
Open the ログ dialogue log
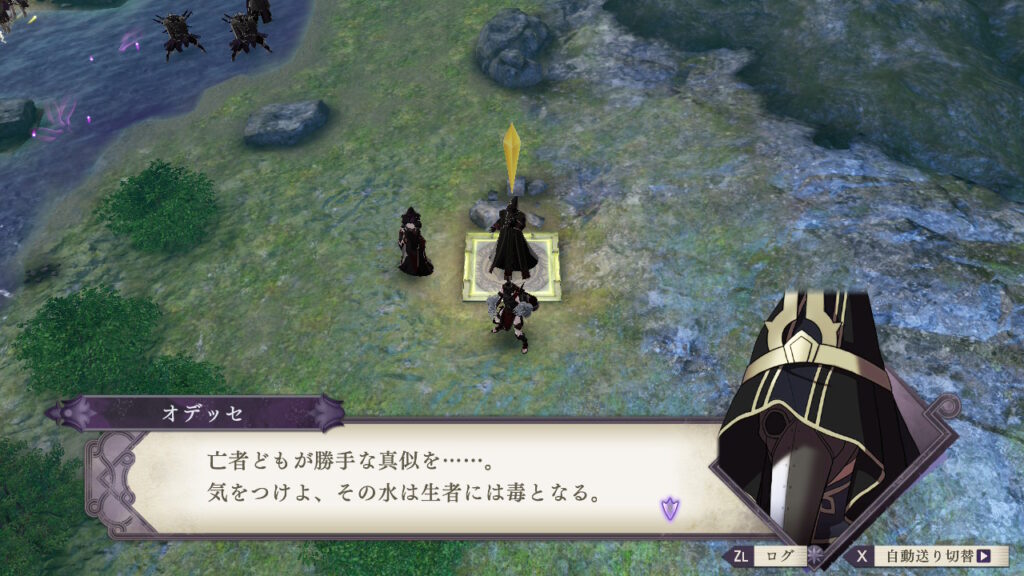[768, 556]
